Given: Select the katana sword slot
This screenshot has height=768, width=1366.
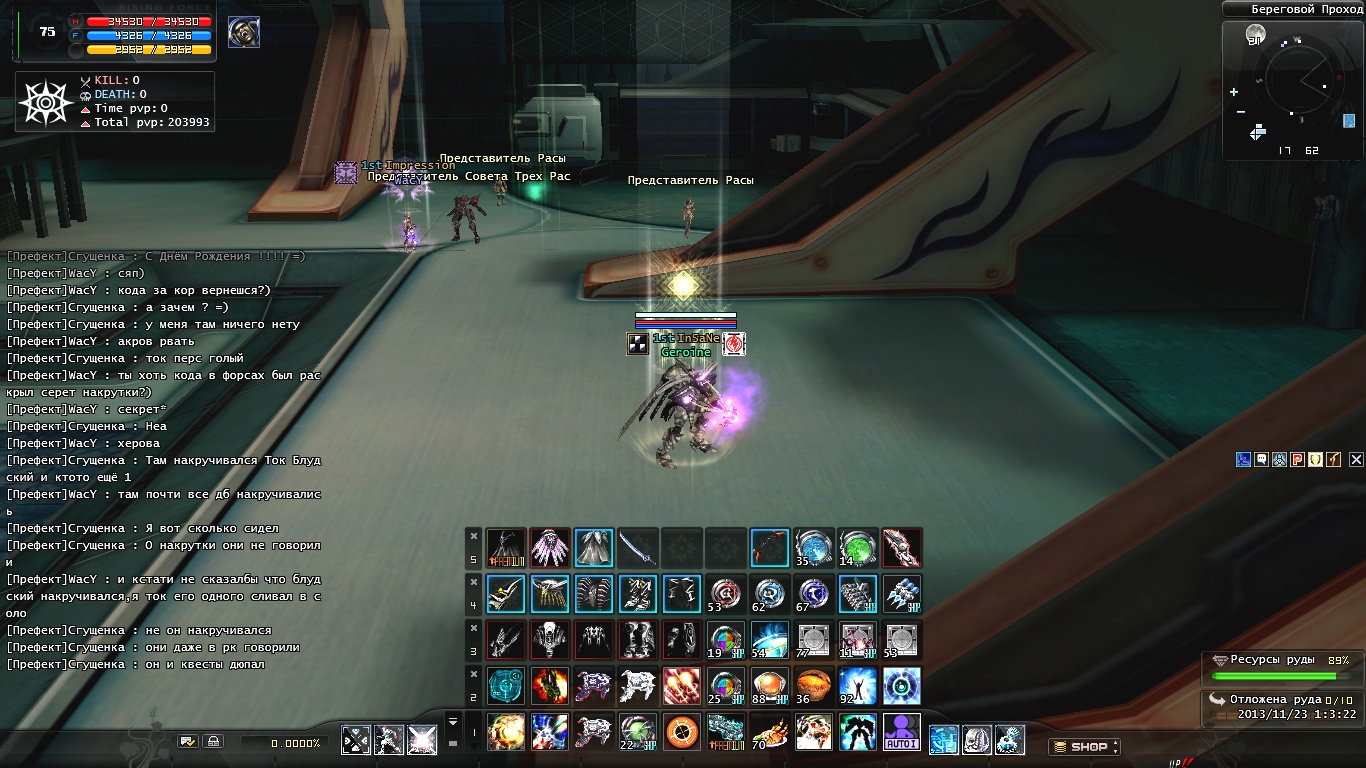Looking at the screenshot, I should [x=638, y=548].
